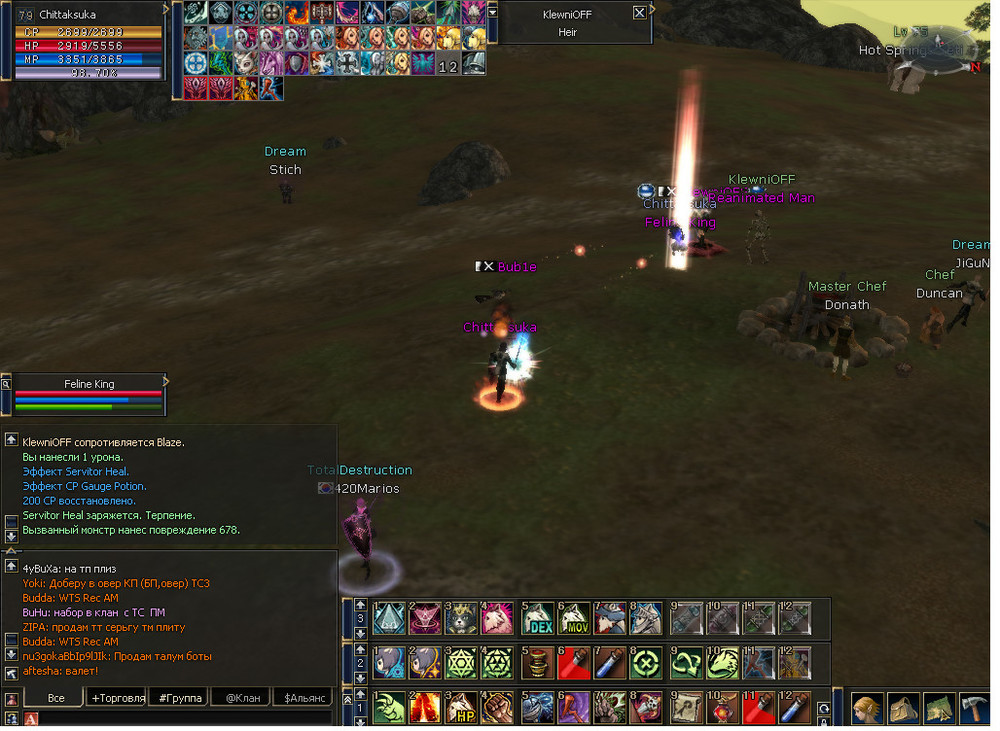Switch to the Альянс chat tab
Viewport: 1000px width, 731px height.
(304, 698)
